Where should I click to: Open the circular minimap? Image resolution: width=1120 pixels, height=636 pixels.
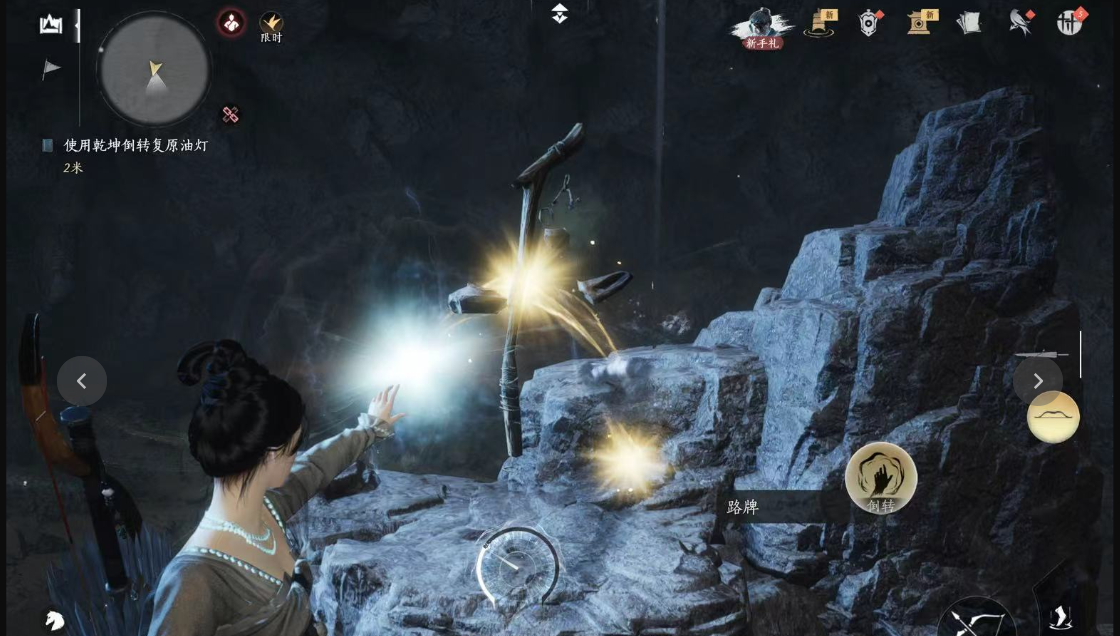pyautogui.click(x=153, y=69)
